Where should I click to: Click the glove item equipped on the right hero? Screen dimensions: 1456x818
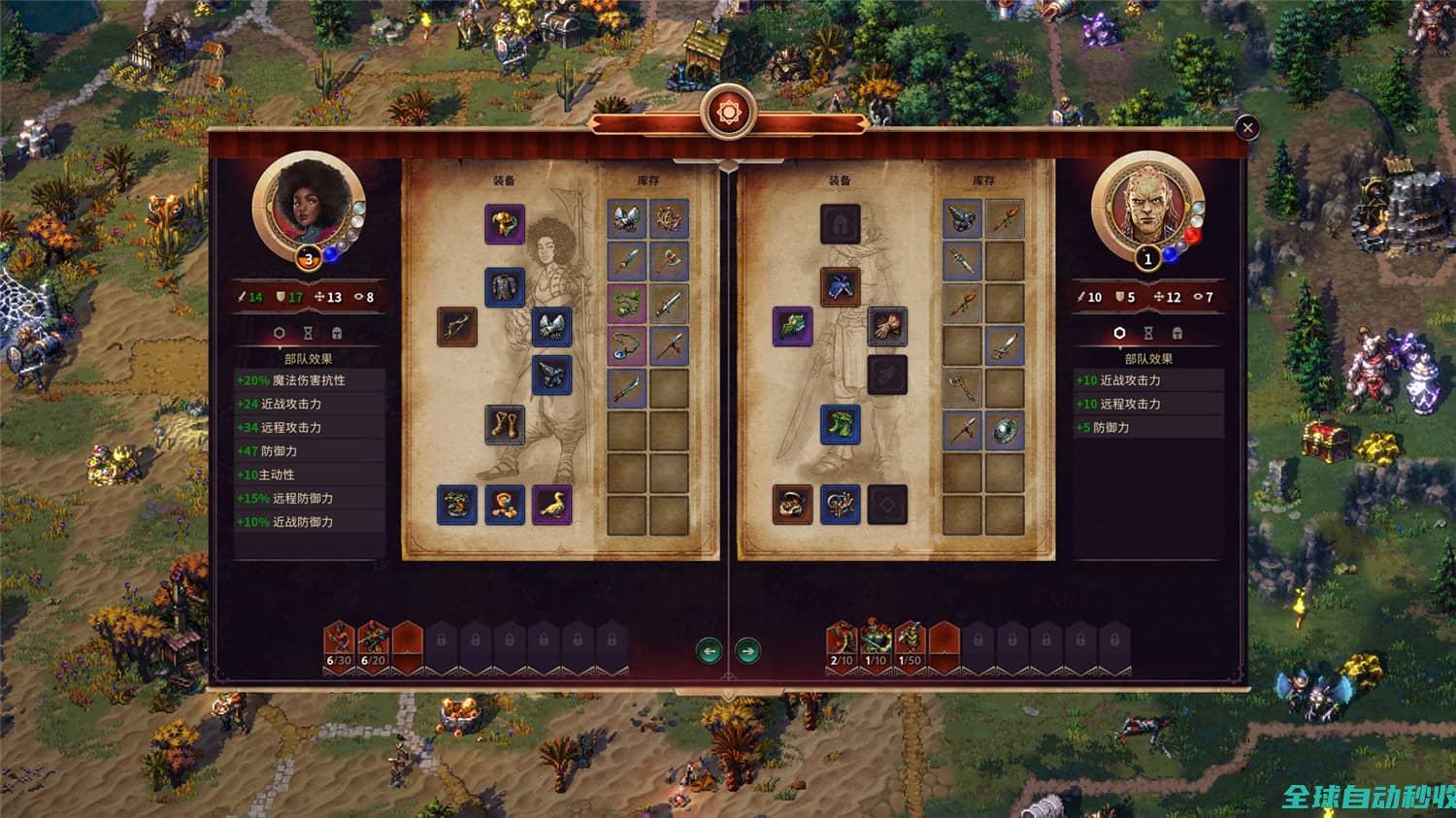pyautogui.click(x=887, y=331)
